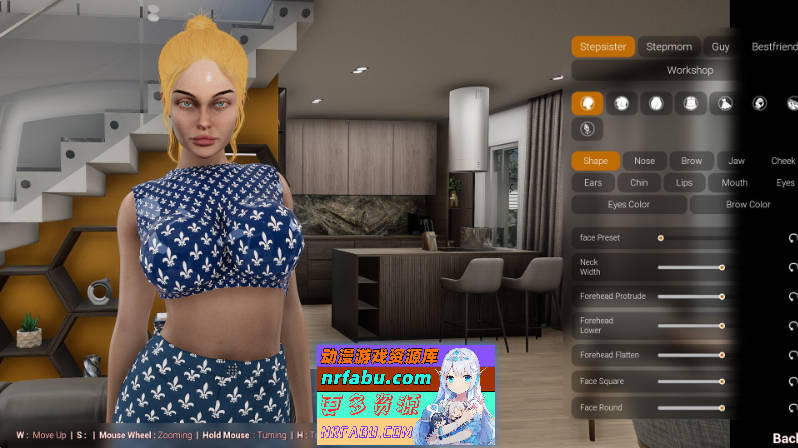Open the Mouth section
Screen dimensions: 798x448
coord(734,183)
